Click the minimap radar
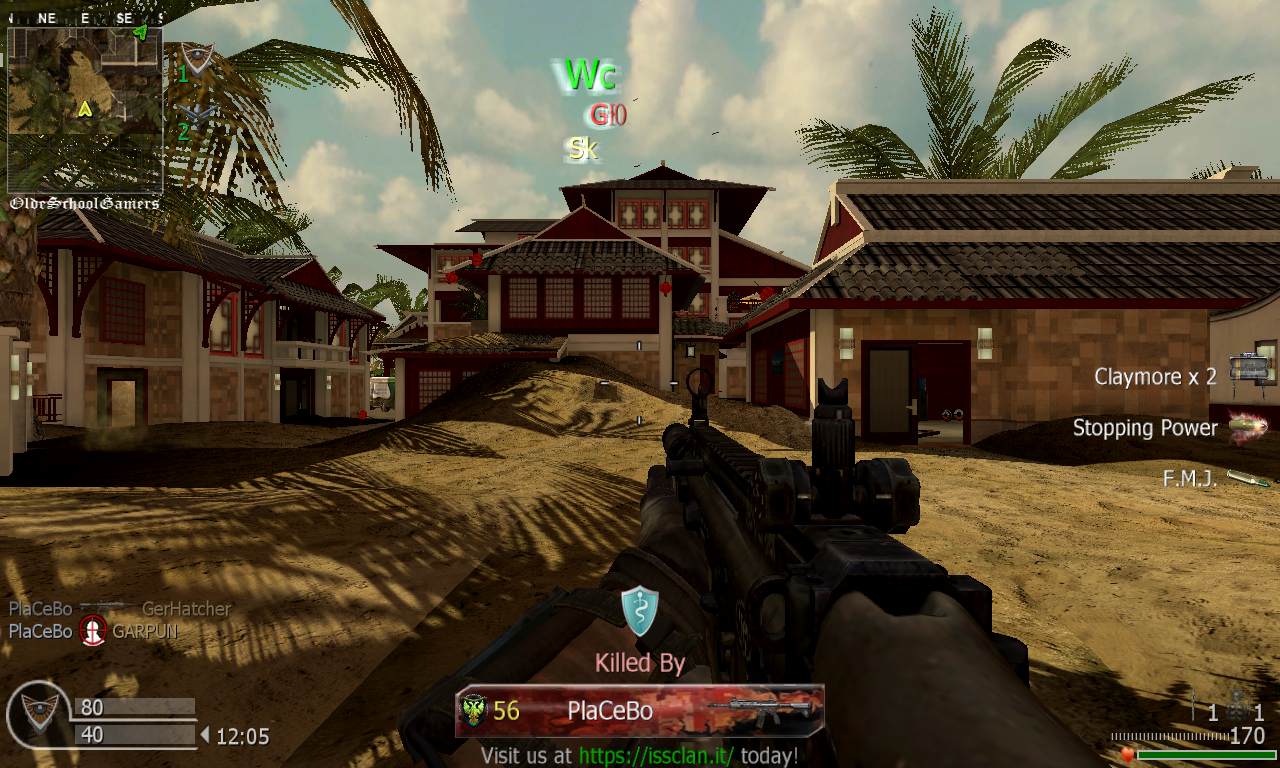The height and width of the screenshot is (768, 1280). [x=85, y=110]
